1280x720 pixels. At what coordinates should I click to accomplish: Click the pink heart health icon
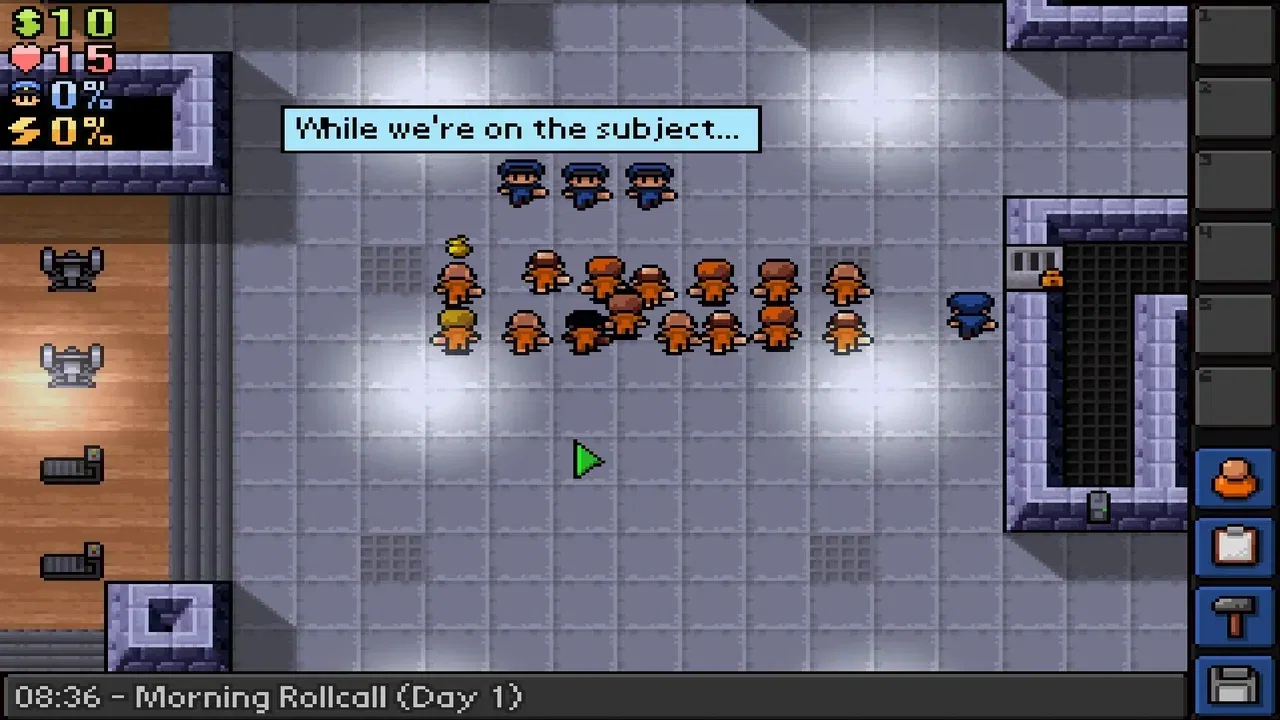(25, 57)
